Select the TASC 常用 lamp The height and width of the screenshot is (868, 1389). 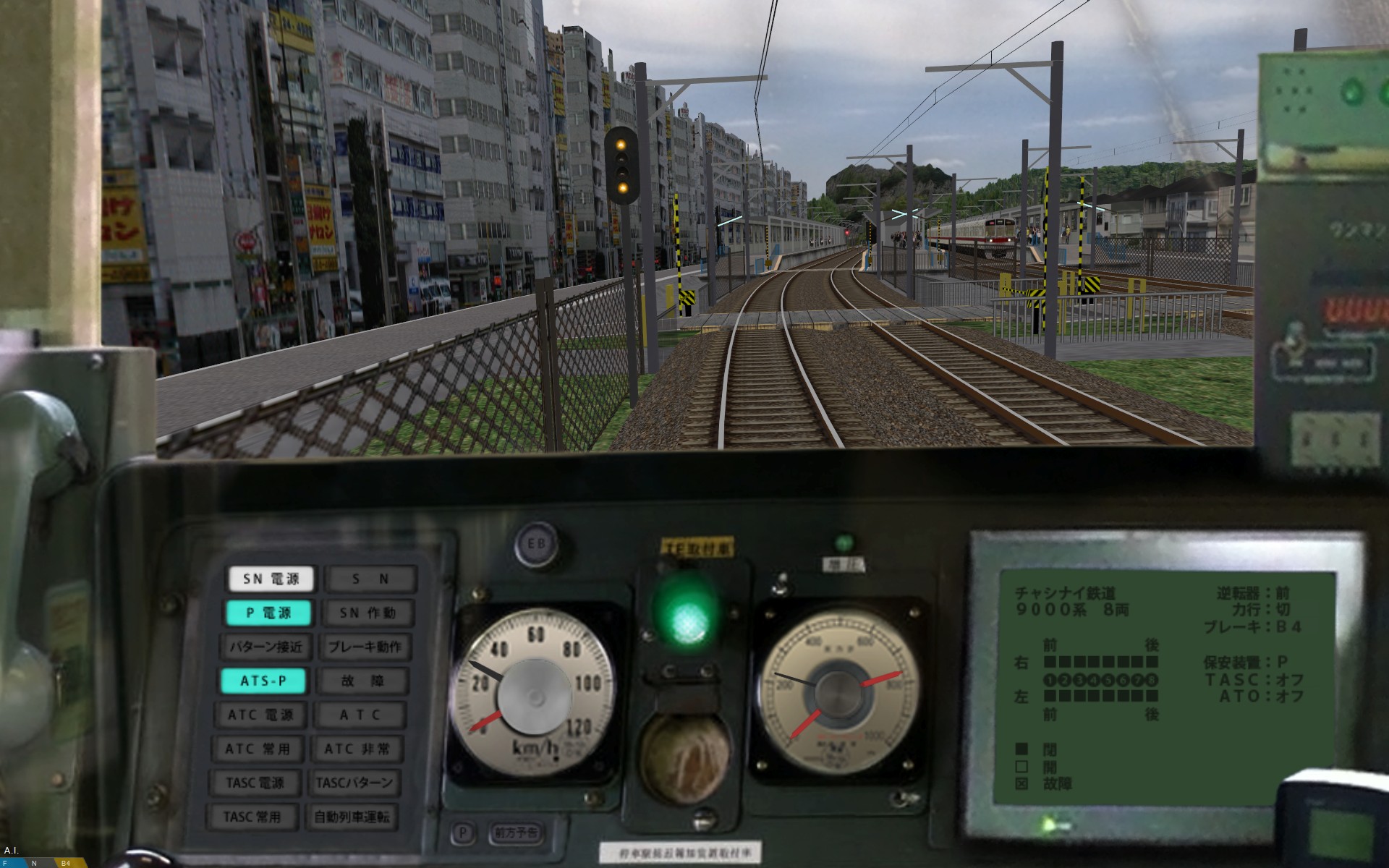(252, 817)
